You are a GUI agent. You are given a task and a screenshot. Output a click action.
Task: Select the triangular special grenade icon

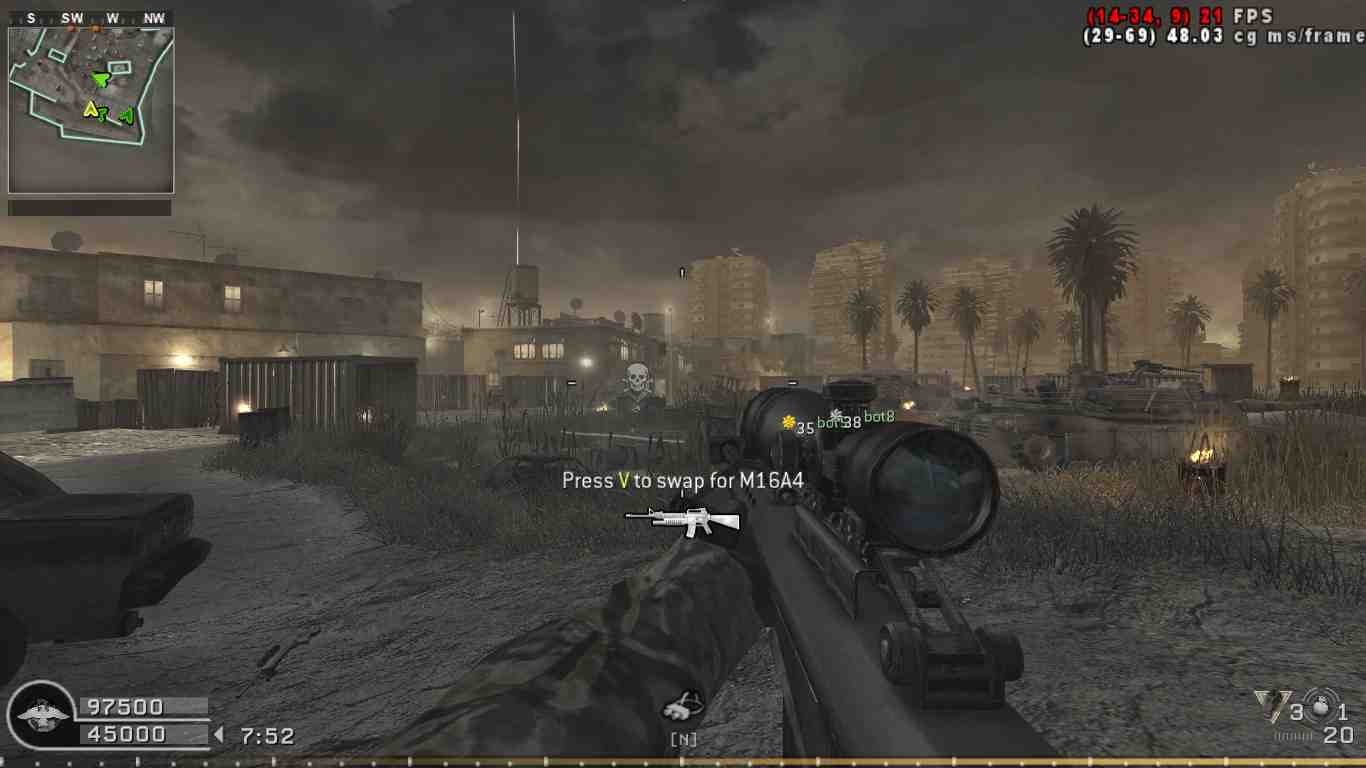(1269, 706)
